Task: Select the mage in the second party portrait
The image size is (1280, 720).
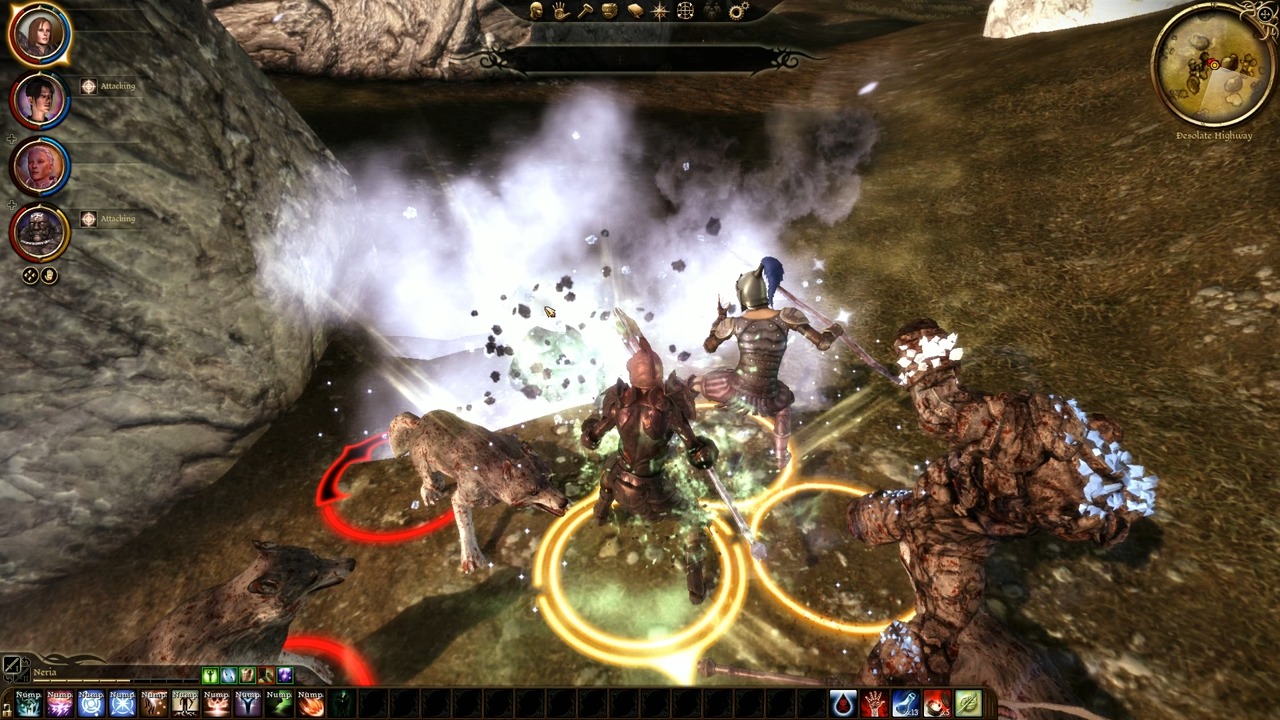Action: point(38,97)
